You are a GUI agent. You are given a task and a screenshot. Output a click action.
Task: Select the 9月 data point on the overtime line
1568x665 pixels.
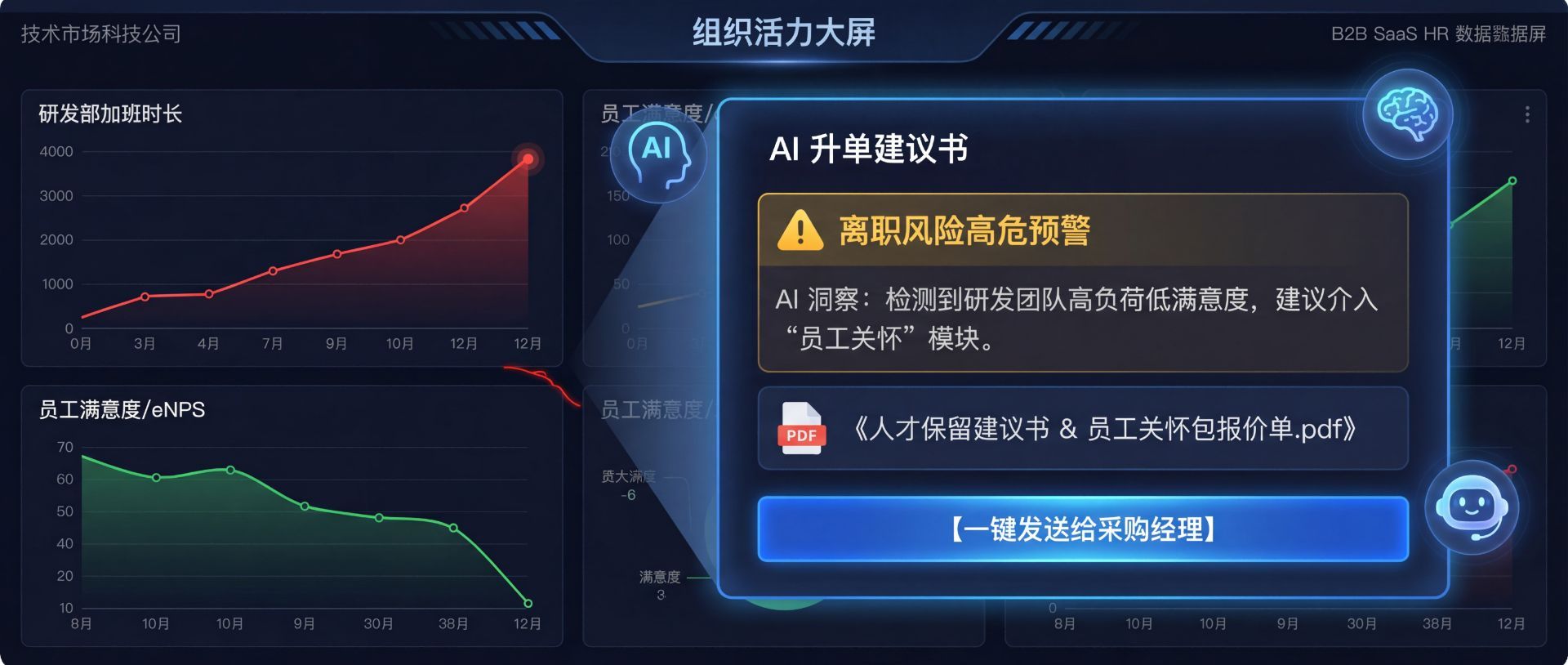[336, 254]
